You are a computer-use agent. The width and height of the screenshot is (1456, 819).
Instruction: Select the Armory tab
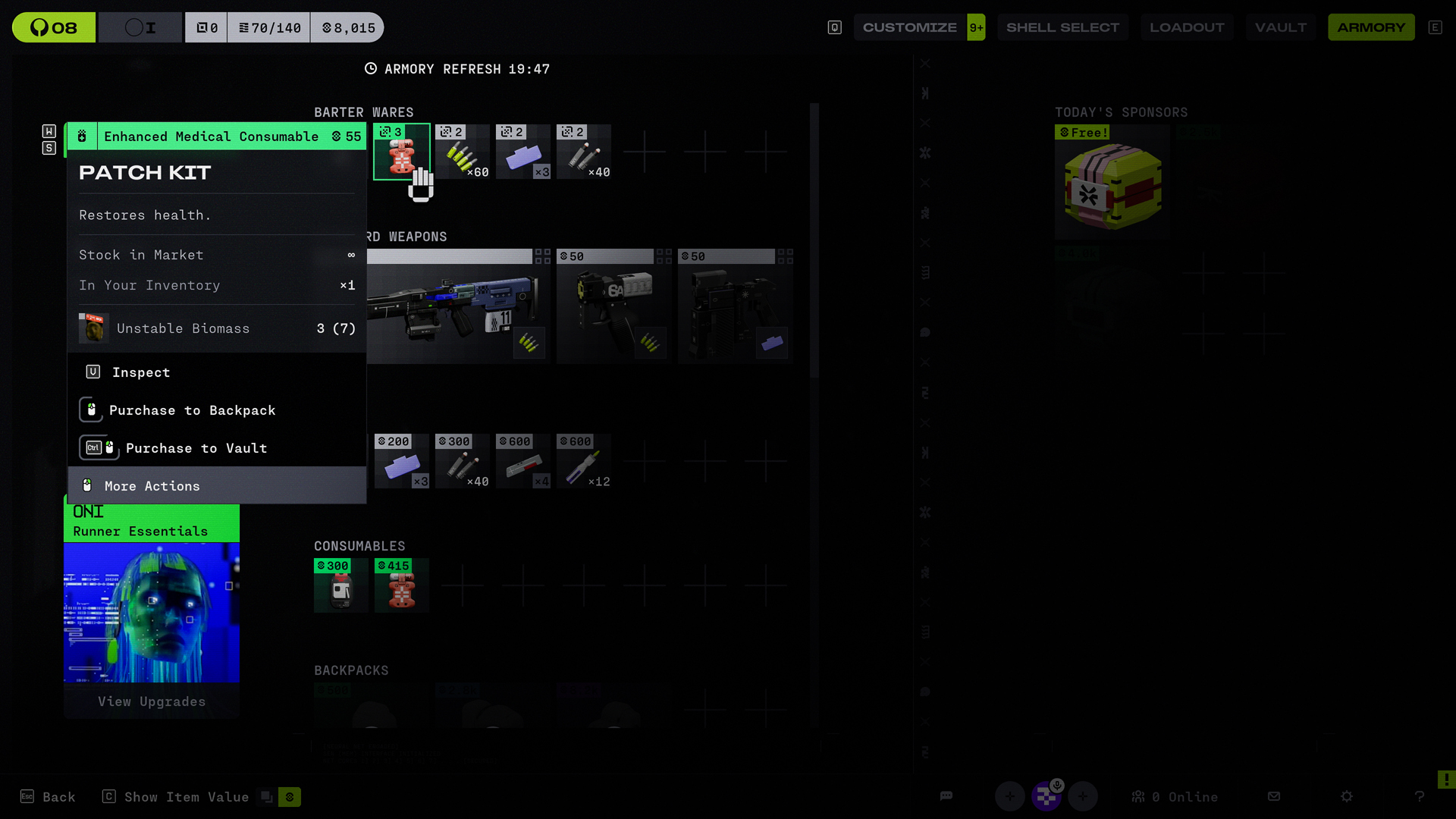1370,27
